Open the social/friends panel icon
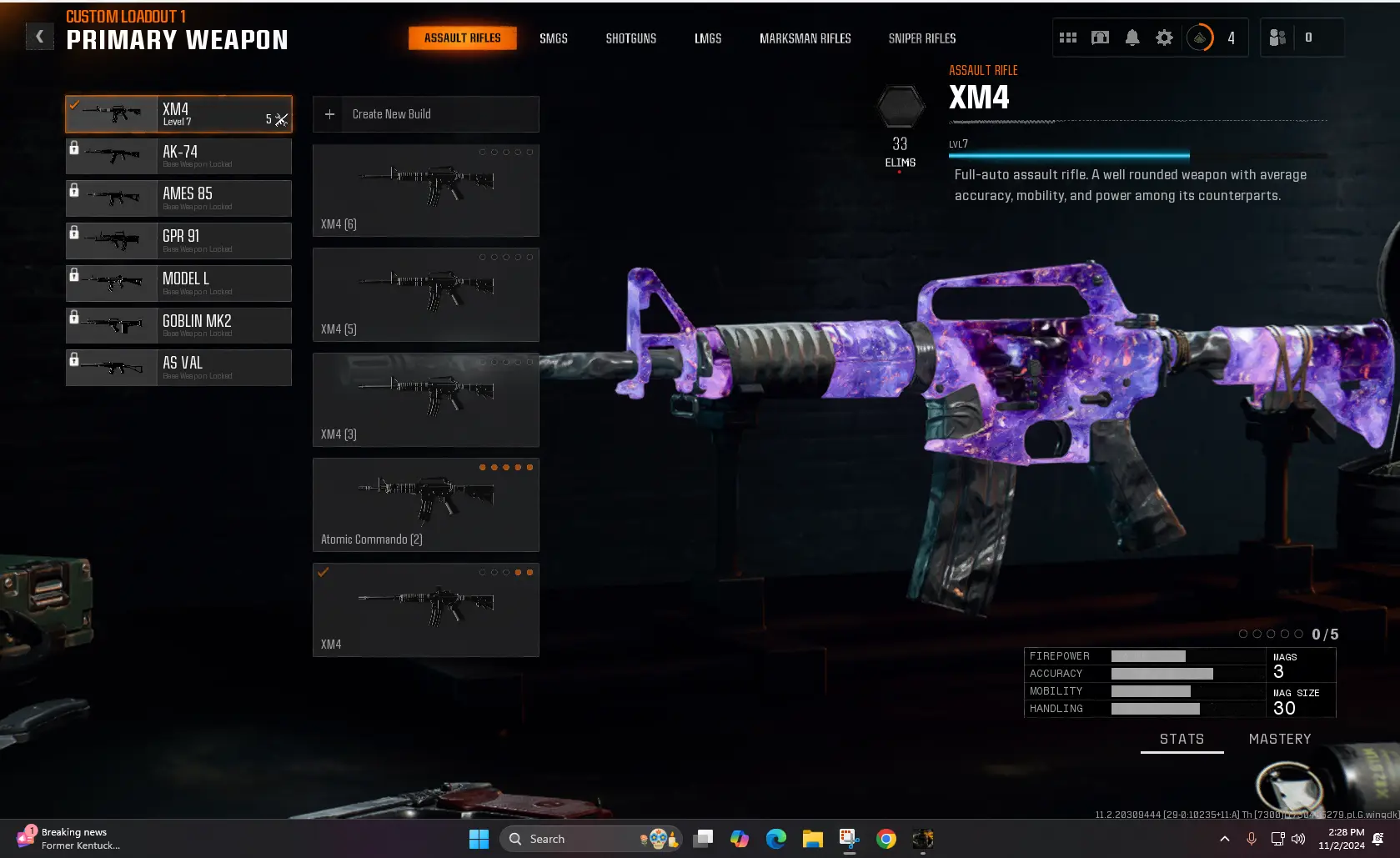 coord(1277,37)
